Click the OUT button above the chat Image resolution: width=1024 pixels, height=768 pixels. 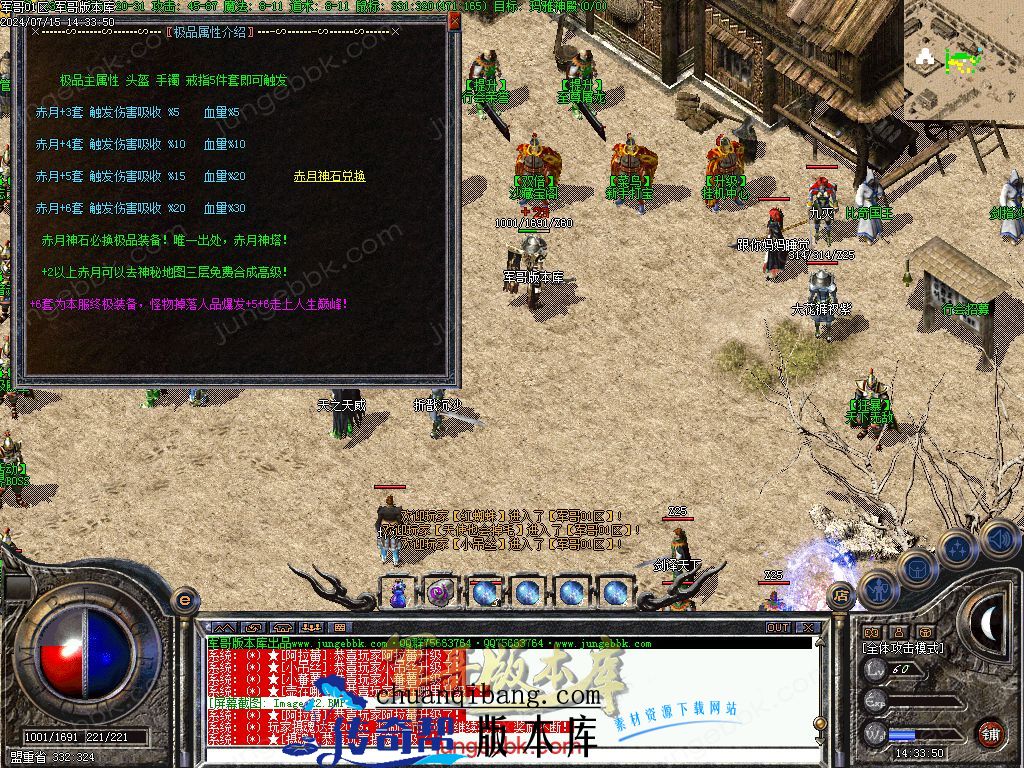(777, 627)
